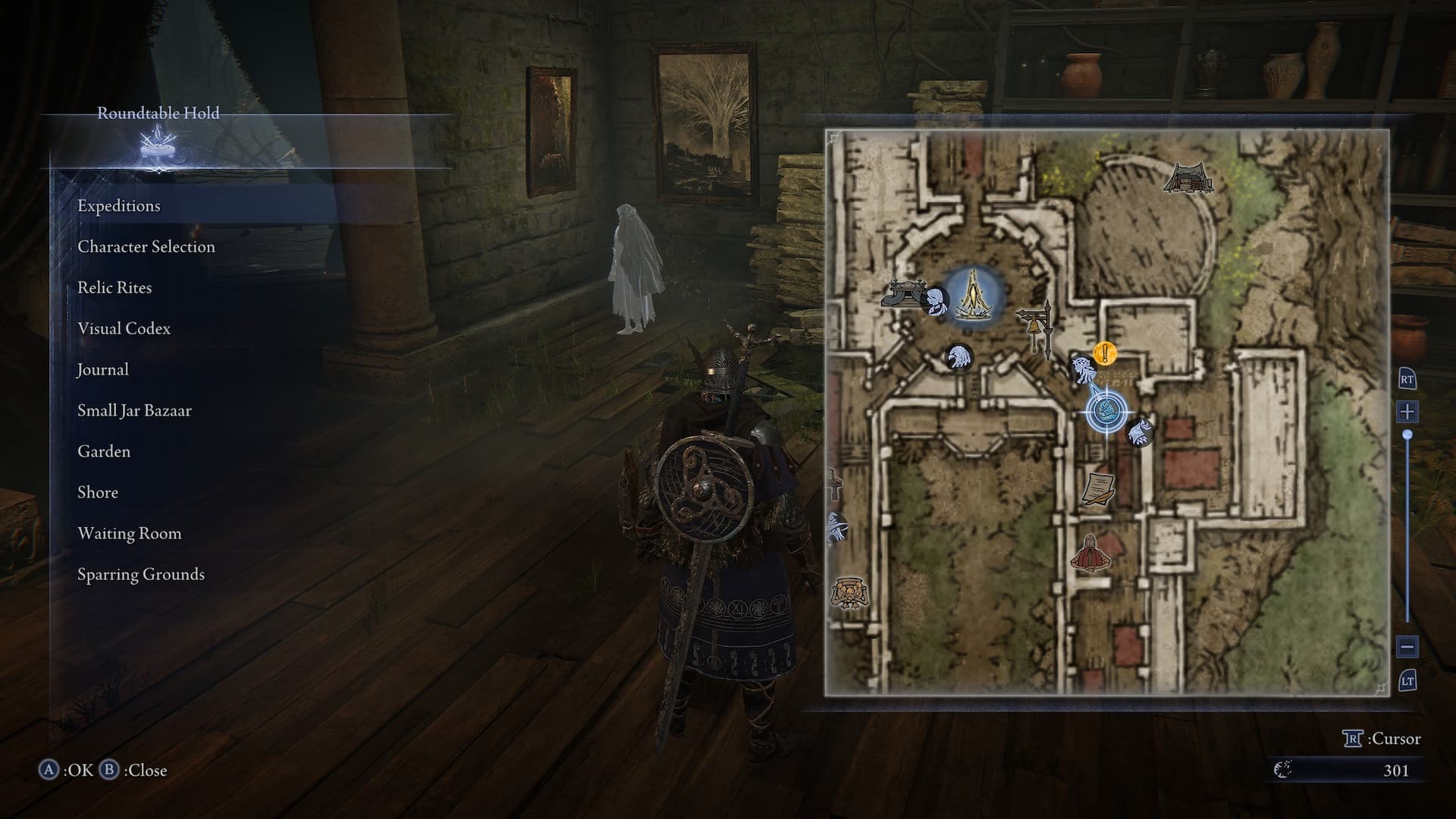1456x819 pixels.
Task: Click the orange exclamation marker on the map
Action: [1106, 353]
